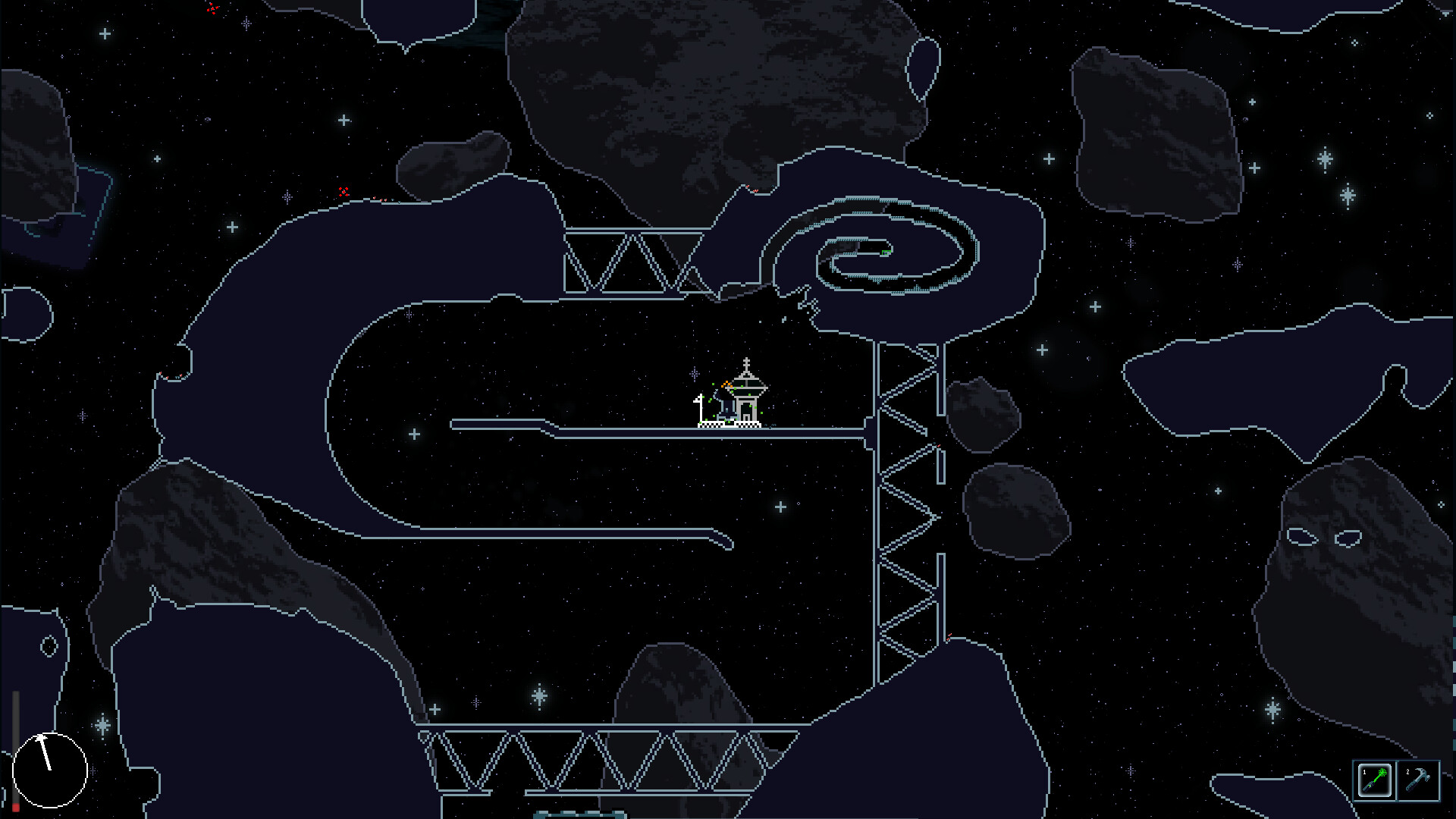The width and height of the screenshot is (1456, 819).
Task: Click the small space capsule next to the lander
Action: coord(726,409)
